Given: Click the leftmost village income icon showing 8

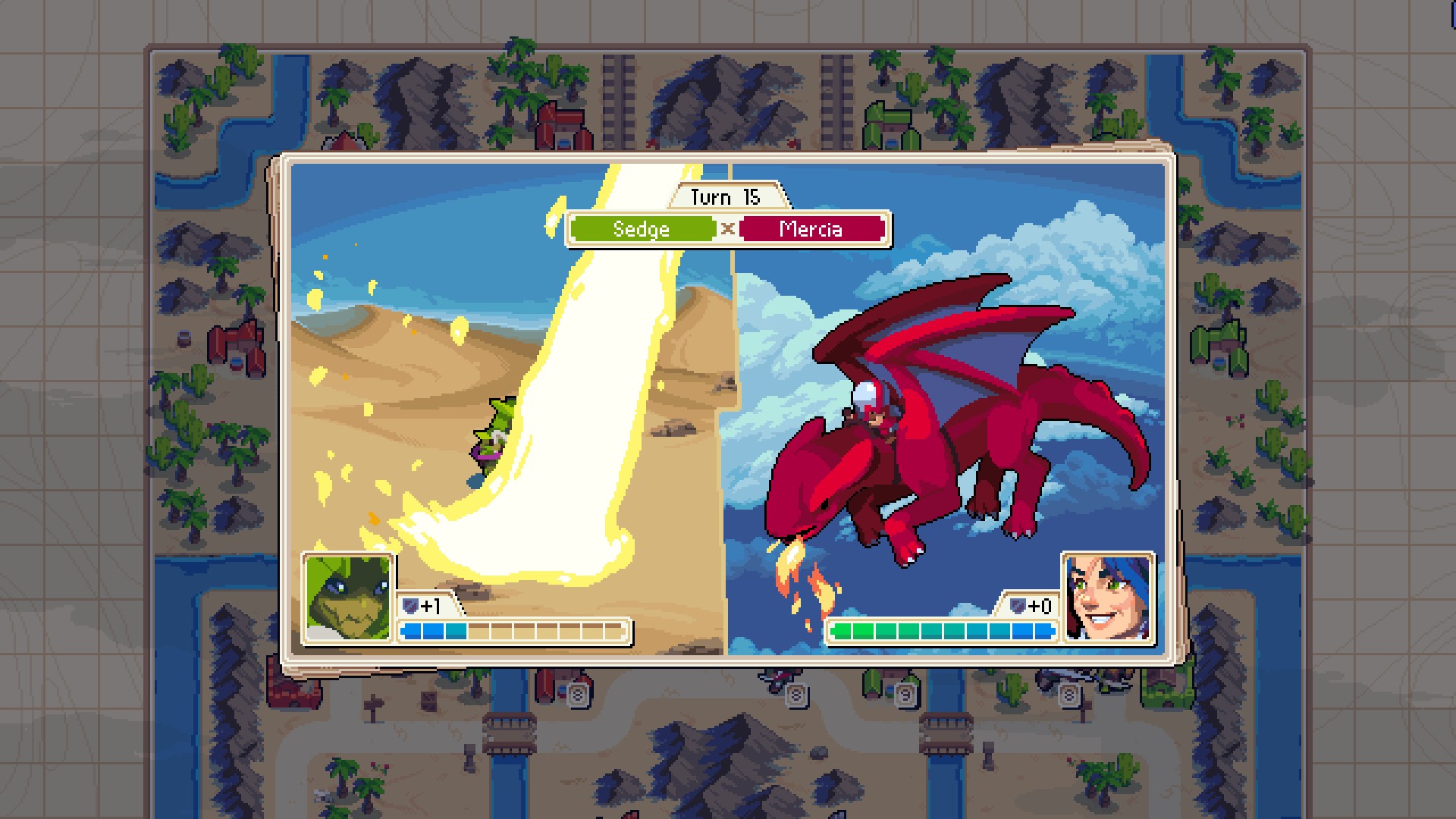Looking at the screenshot, I should pos(578,695).
